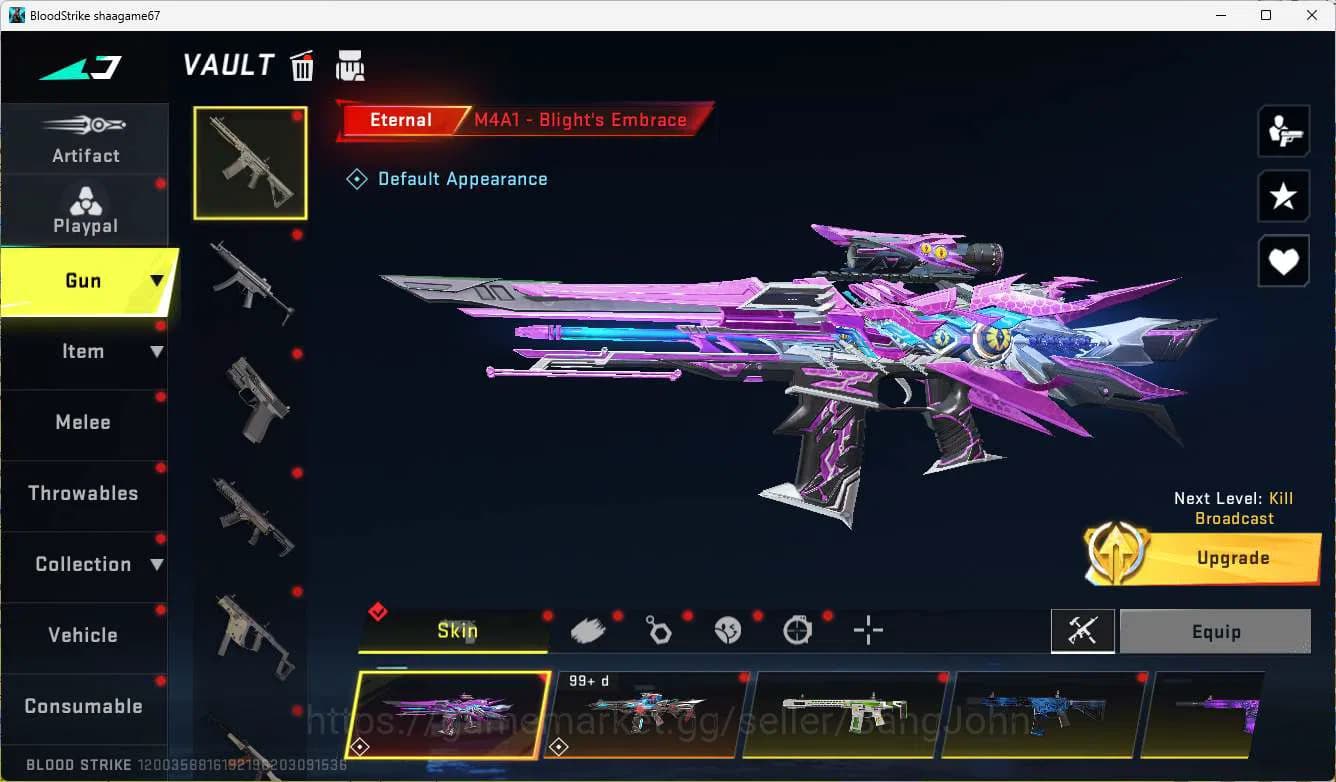Open the vault trash/dismantle icon
Image resolution: width=1336 pixels, height=782 pixels.
click(301, 64)
